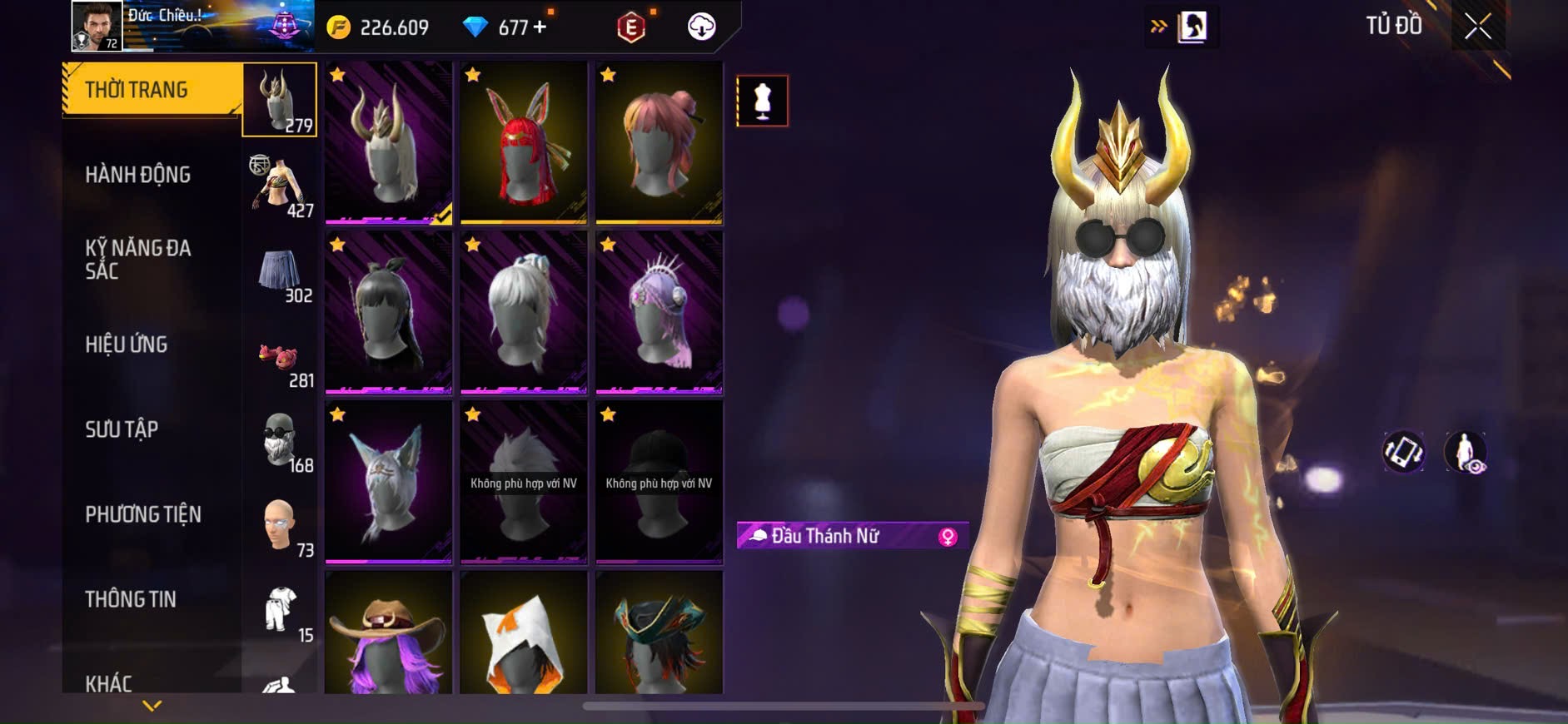This screenshot has width=1568, height=724.
Task: Open the PHƯƠNG TIỆN category
Action: coord(143,514)
